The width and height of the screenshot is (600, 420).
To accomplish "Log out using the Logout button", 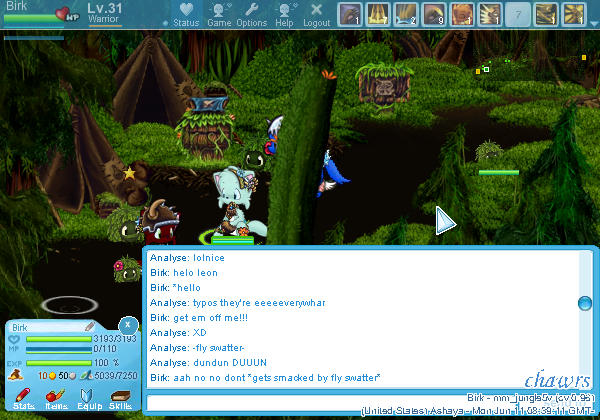I will (317, 14).
